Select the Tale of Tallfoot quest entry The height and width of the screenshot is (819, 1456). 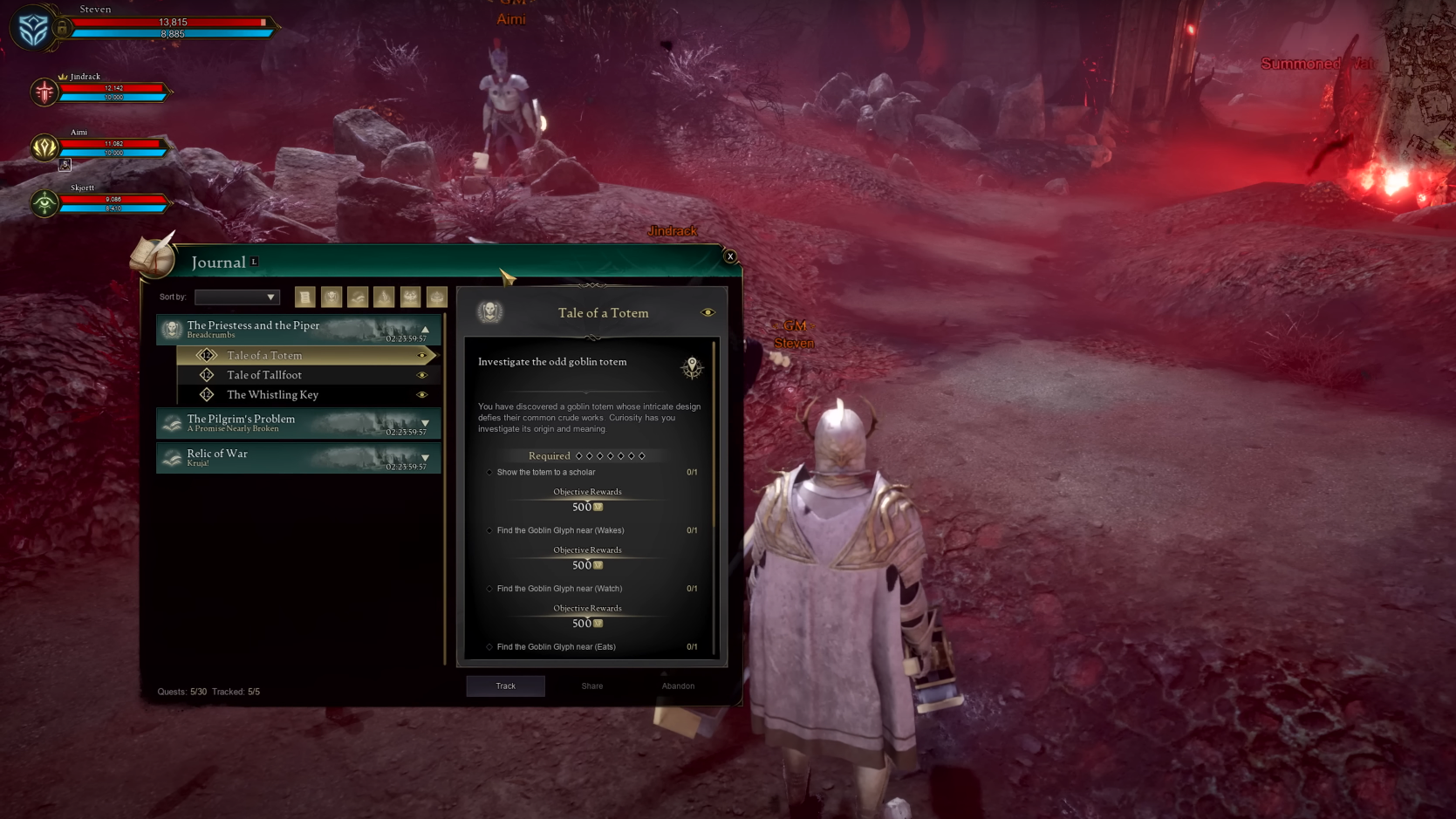[264, 375]
